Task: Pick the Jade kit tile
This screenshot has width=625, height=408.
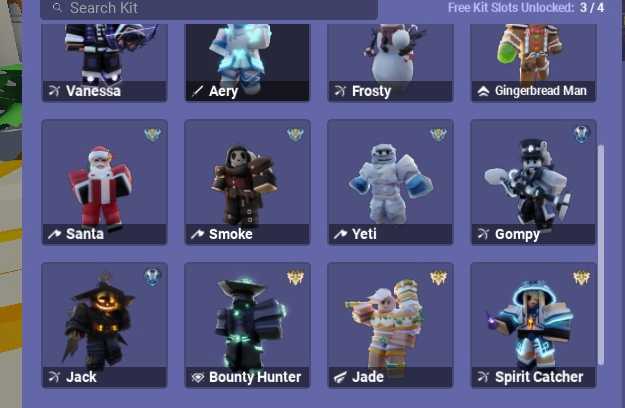Action: (390, 324)
